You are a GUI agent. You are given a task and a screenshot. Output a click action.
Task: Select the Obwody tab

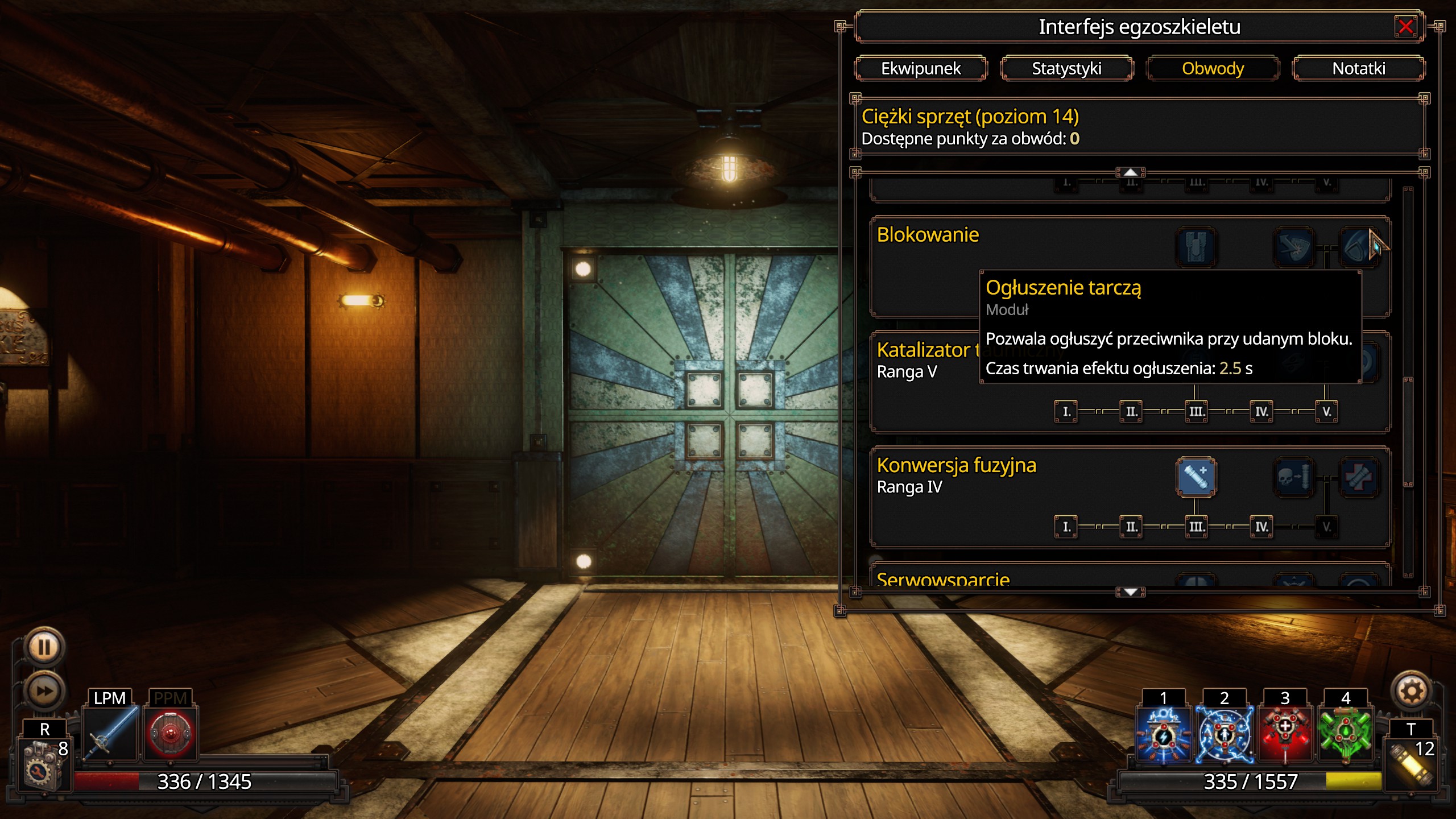pyautogui.click(x=1213, y=68)
